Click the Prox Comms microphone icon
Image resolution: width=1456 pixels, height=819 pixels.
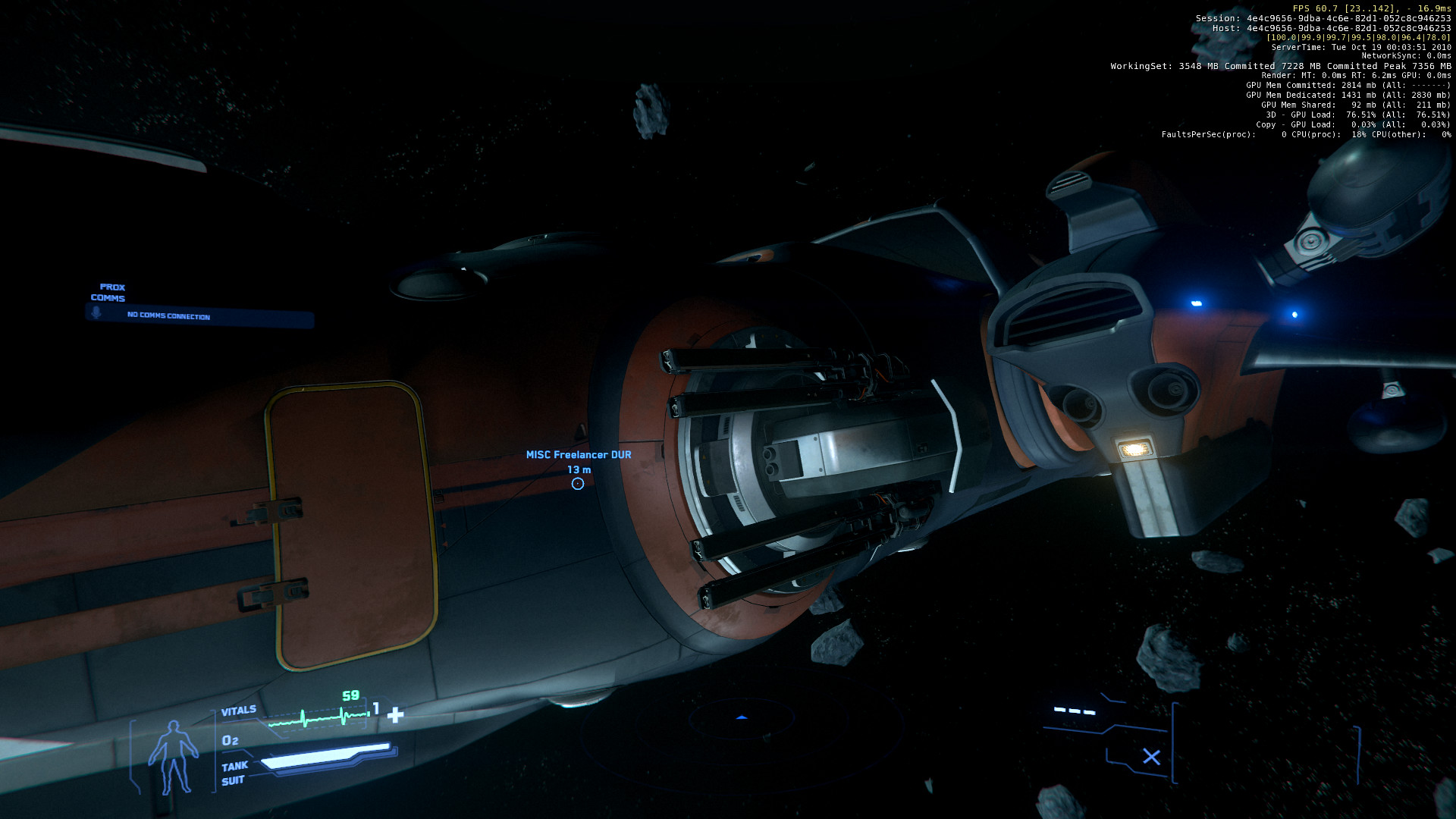click(96, 312)
